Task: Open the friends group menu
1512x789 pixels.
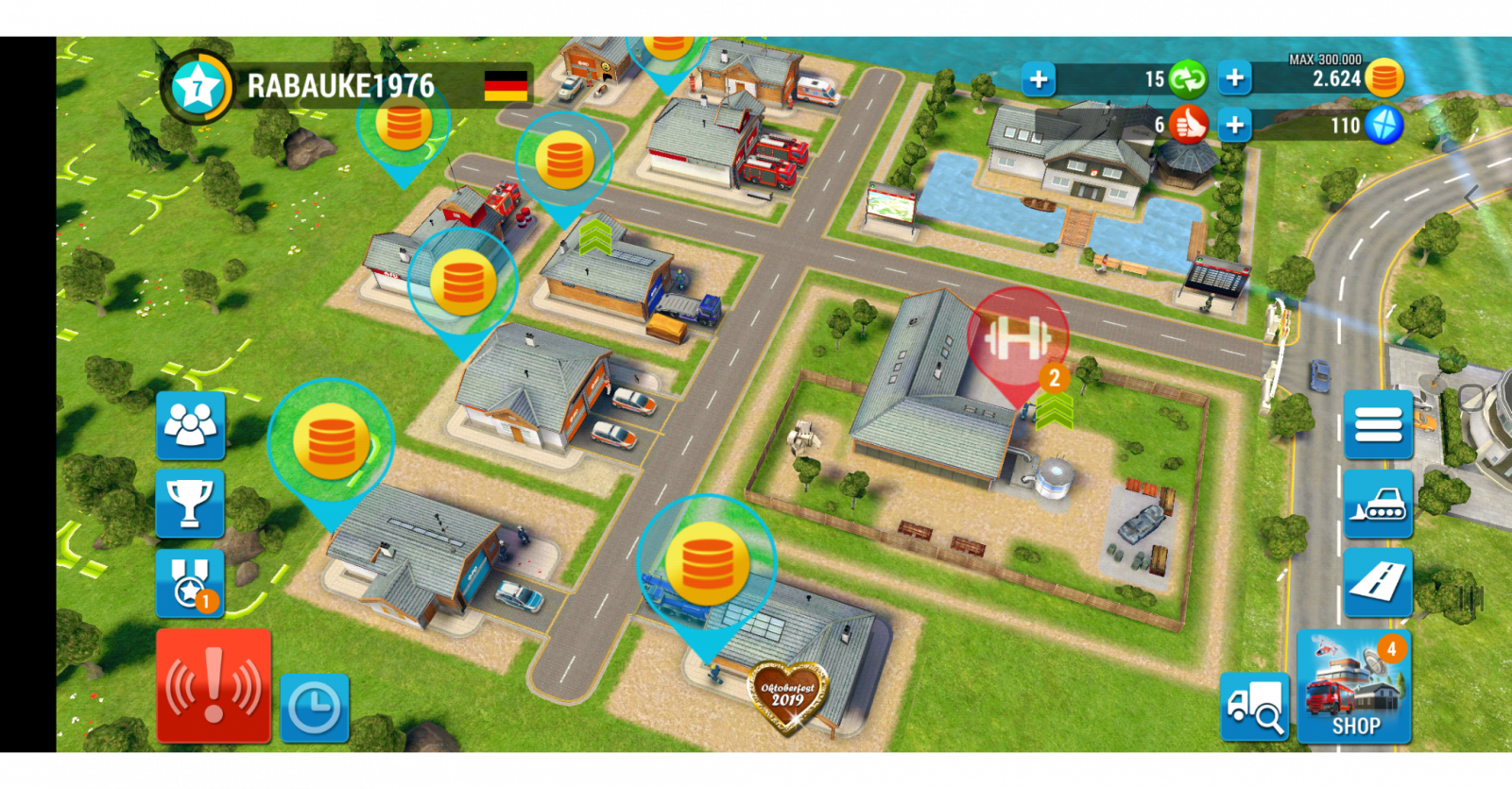Action: 190,426
